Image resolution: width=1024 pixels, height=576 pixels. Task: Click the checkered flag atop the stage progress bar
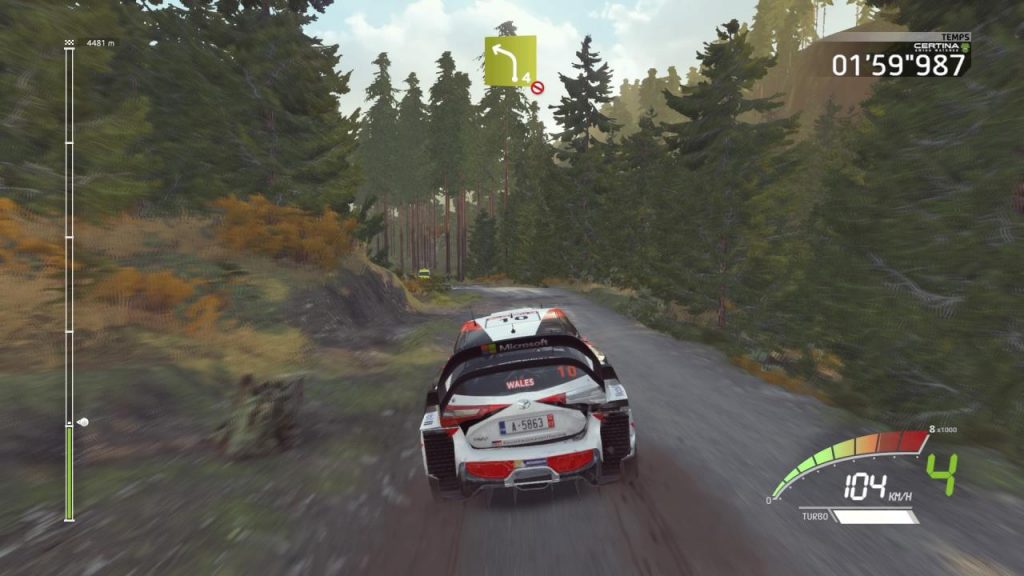coord(69,43)
